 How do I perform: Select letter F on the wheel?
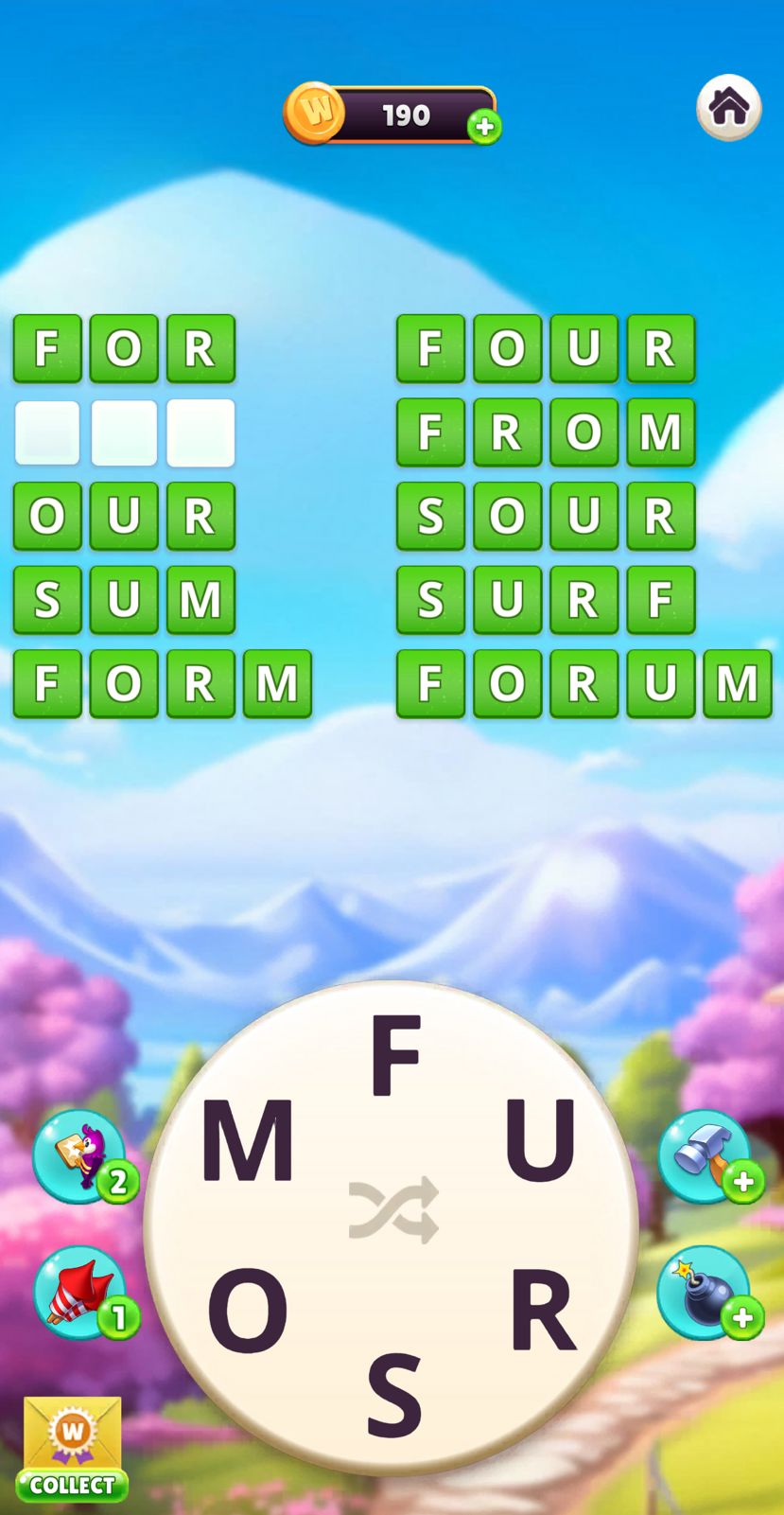[395, 1053]
